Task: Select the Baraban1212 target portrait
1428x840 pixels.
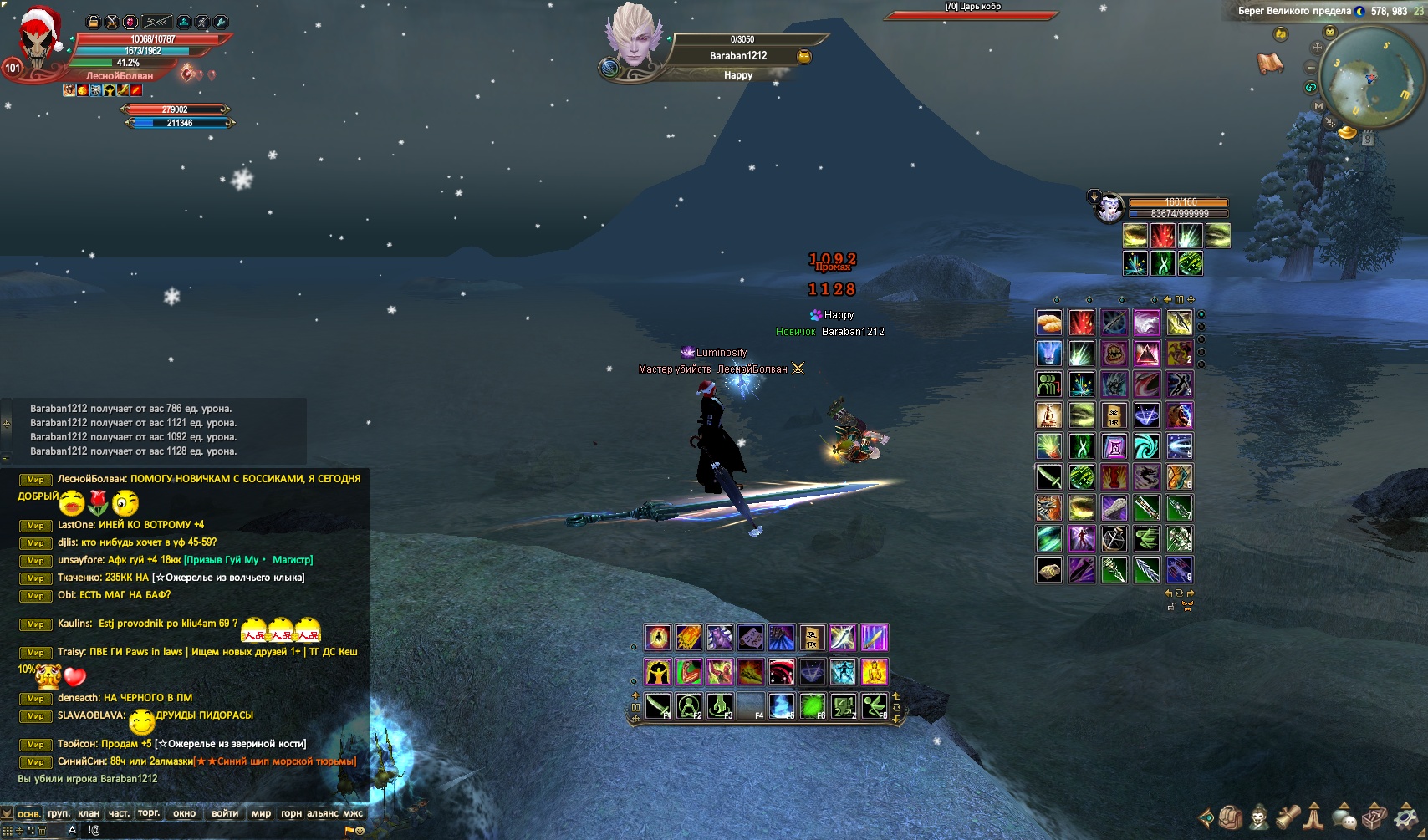Action: 634,38
